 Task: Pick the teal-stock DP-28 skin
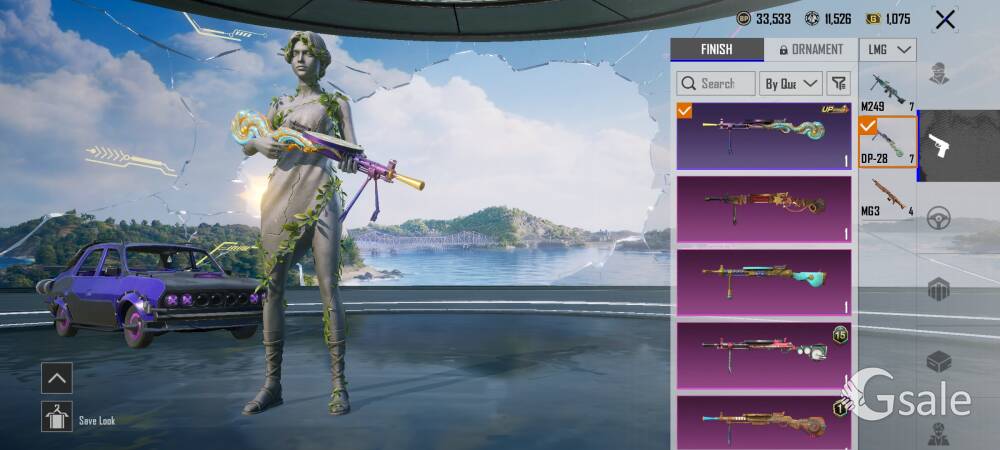click(x=764, y=281)
